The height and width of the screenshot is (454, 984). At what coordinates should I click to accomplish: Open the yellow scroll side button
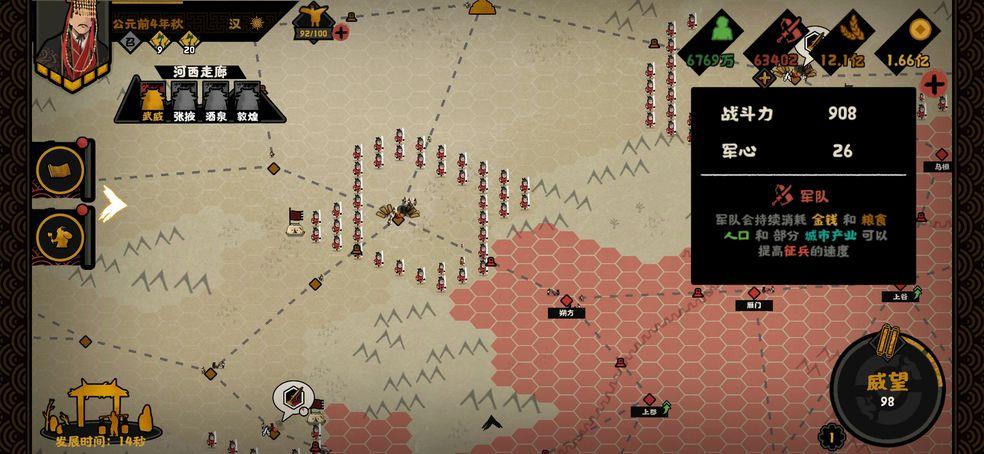[x=60, y=170]
